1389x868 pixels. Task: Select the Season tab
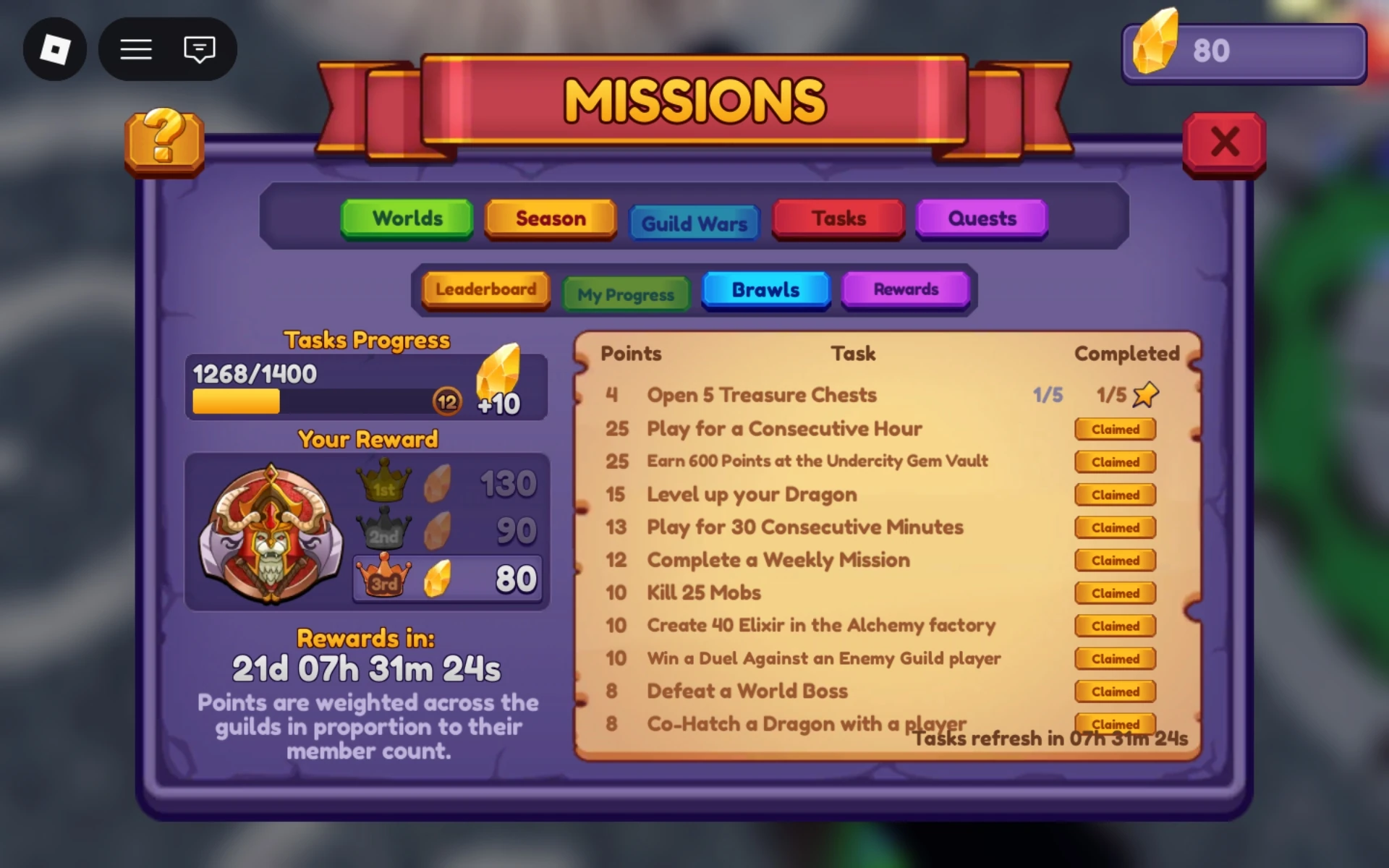[550, 218]
